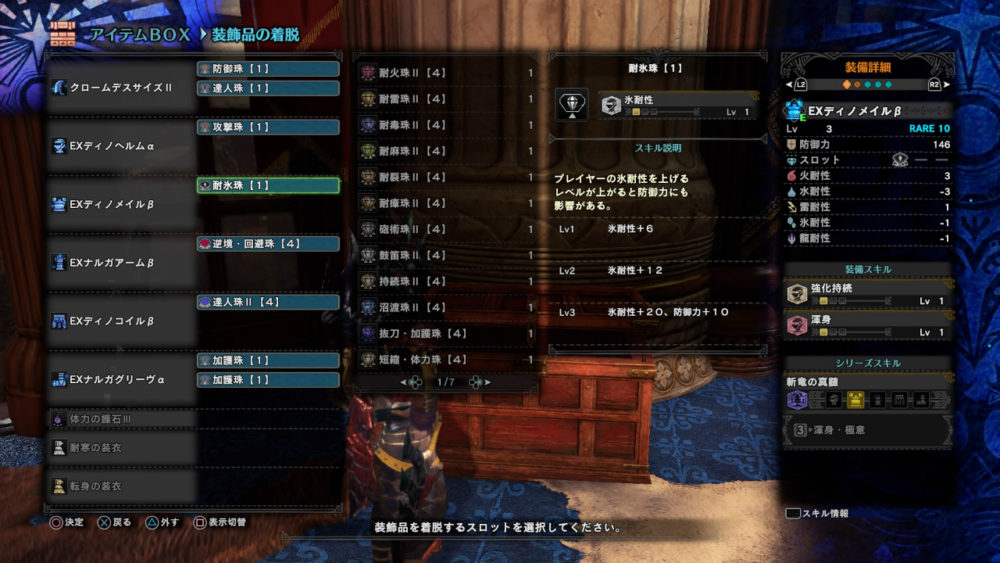Viewport: 1000px width, 563px height.
Task: Pick the 達人珠【4】 decoration slot
Action: point(268,301)
